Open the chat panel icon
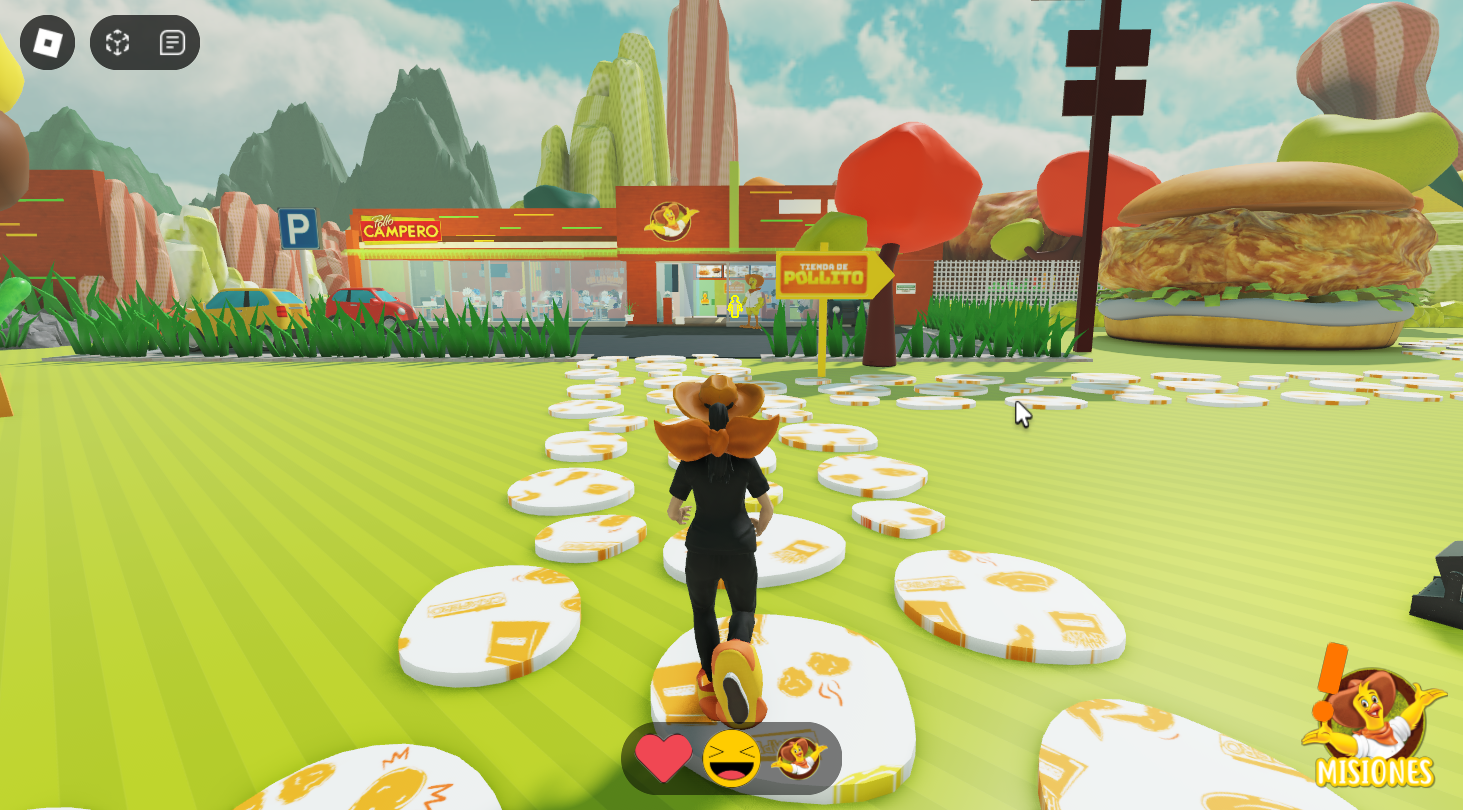This screenshot has width=1463, height=810. pos(172,42)
